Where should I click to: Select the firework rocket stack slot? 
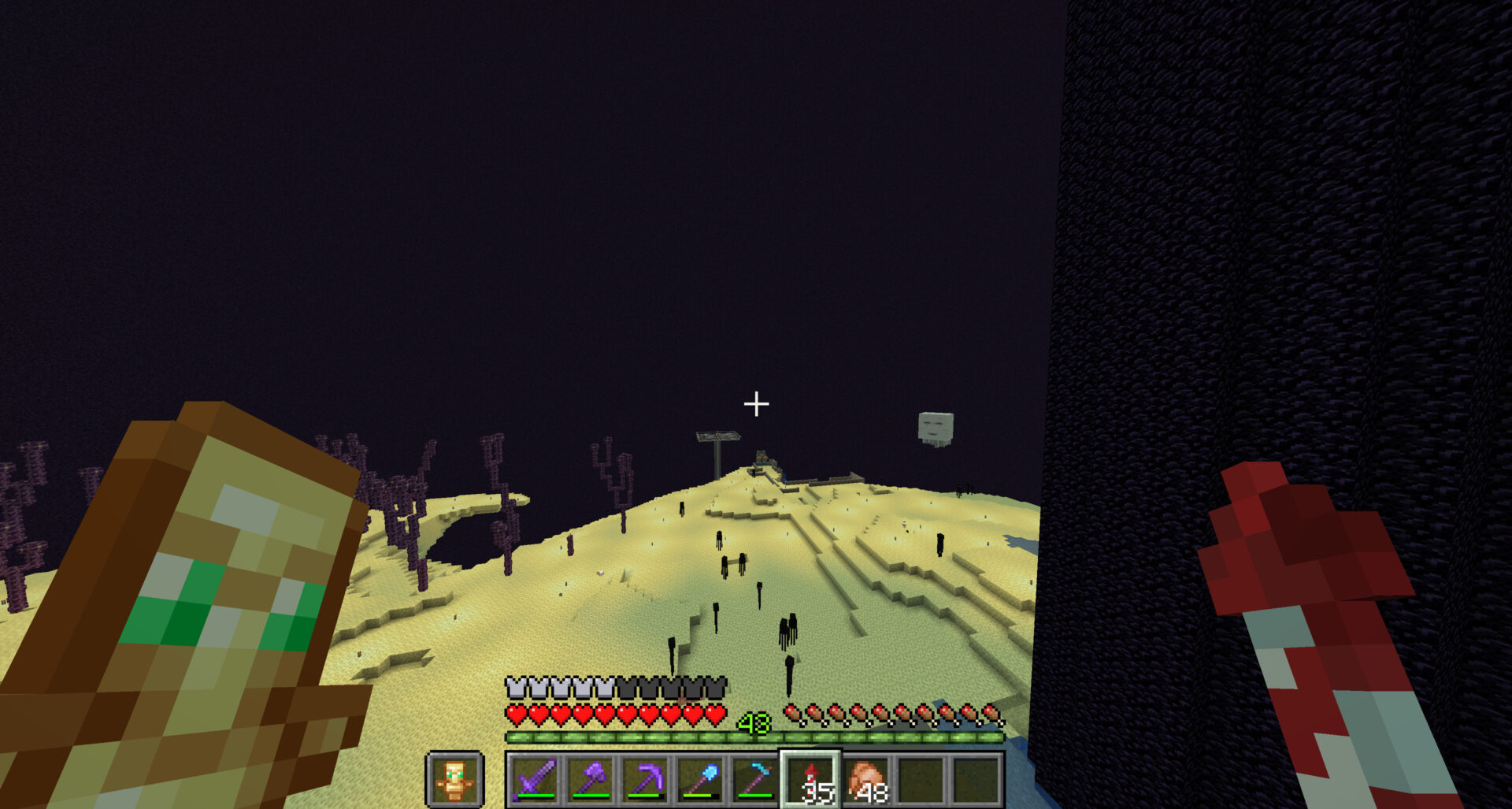[811, 779]
